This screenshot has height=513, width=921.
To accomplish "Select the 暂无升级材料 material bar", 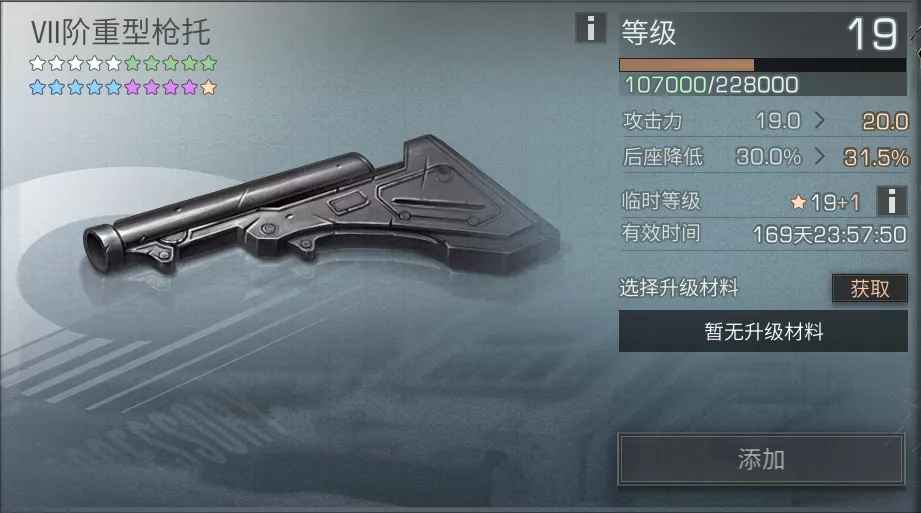I will tap(763, 332).
